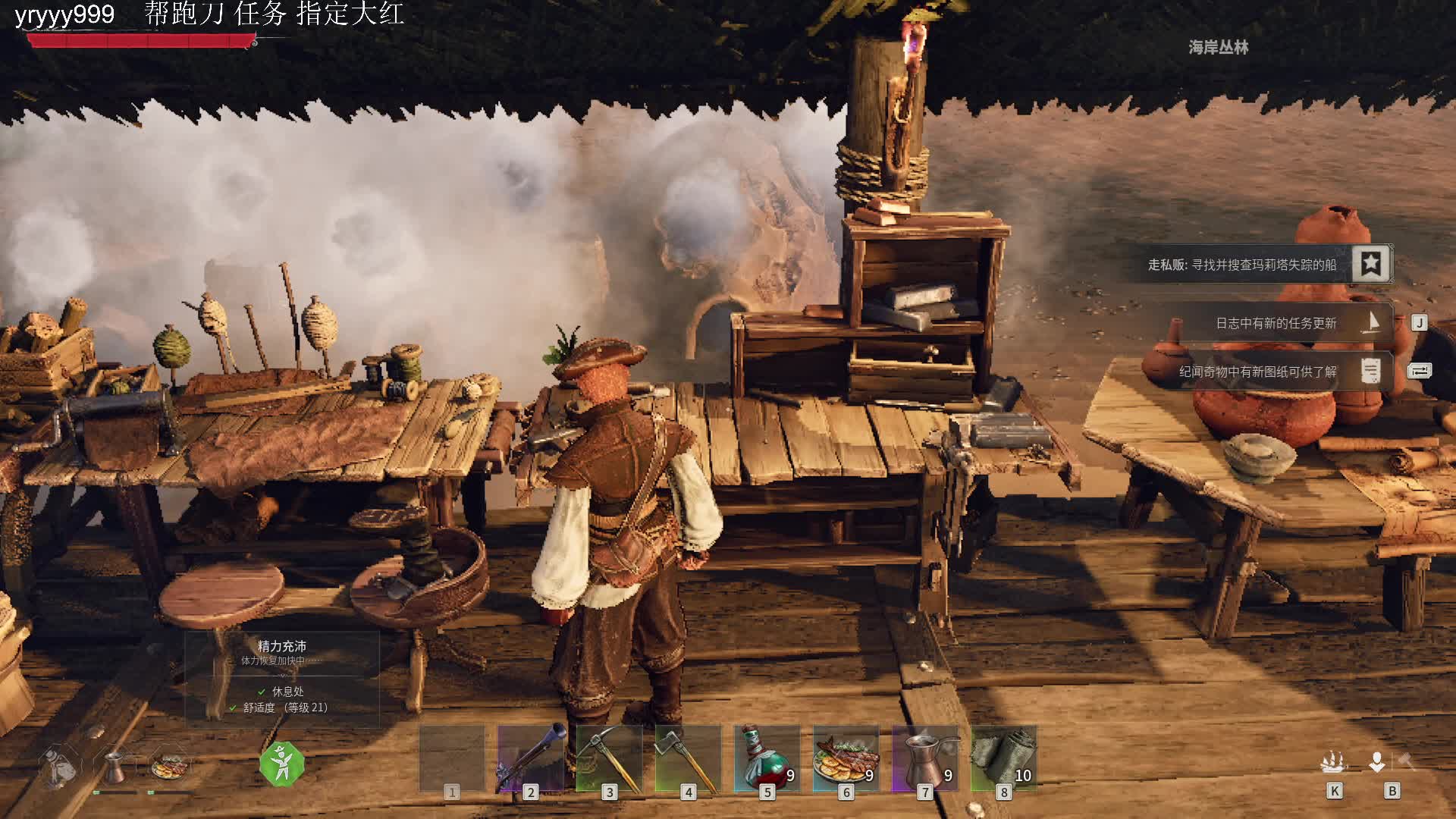Choose the axe in the hotbar
This screenshot has height=819, width=1456.
pyautogui.click(x=688, y=758)
